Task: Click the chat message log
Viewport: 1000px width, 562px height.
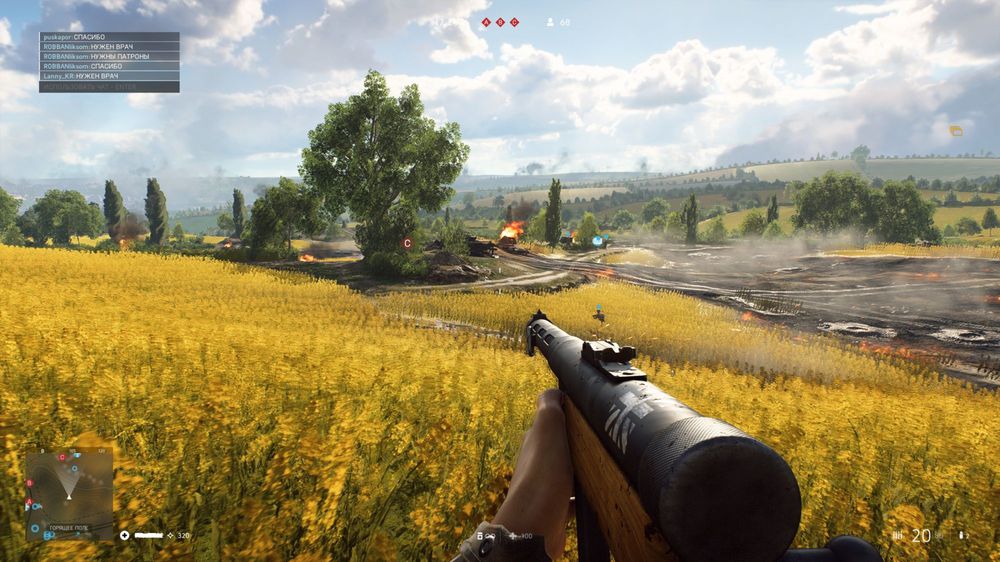Action: coord(109,62)
